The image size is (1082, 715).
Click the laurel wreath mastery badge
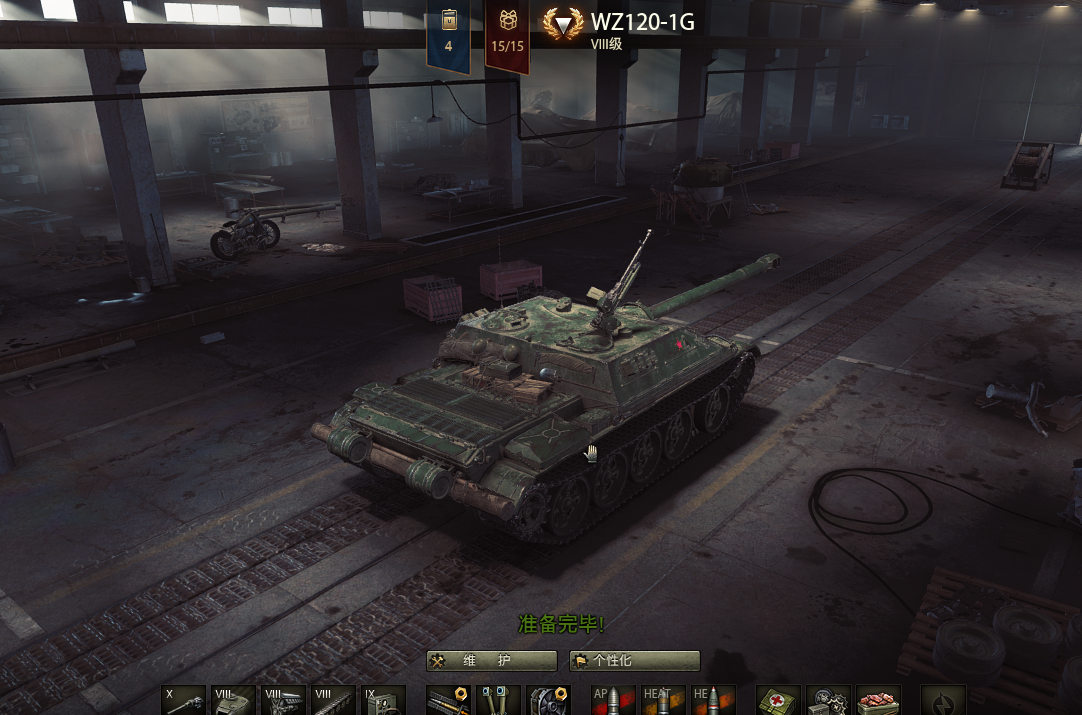[563, 24]
